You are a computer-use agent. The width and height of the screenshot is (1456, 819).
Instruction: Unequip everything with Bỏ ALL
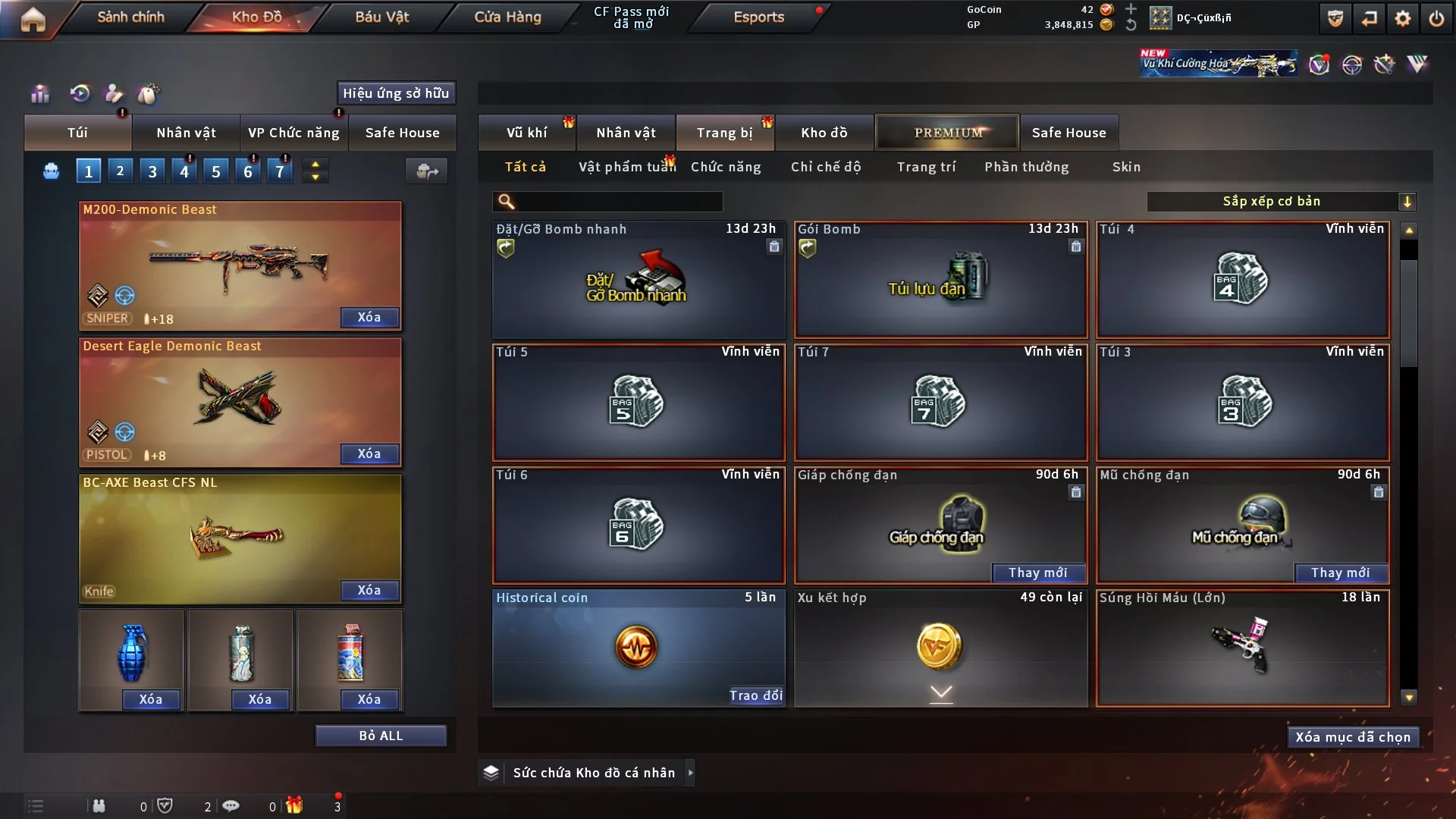pos(381,736)
